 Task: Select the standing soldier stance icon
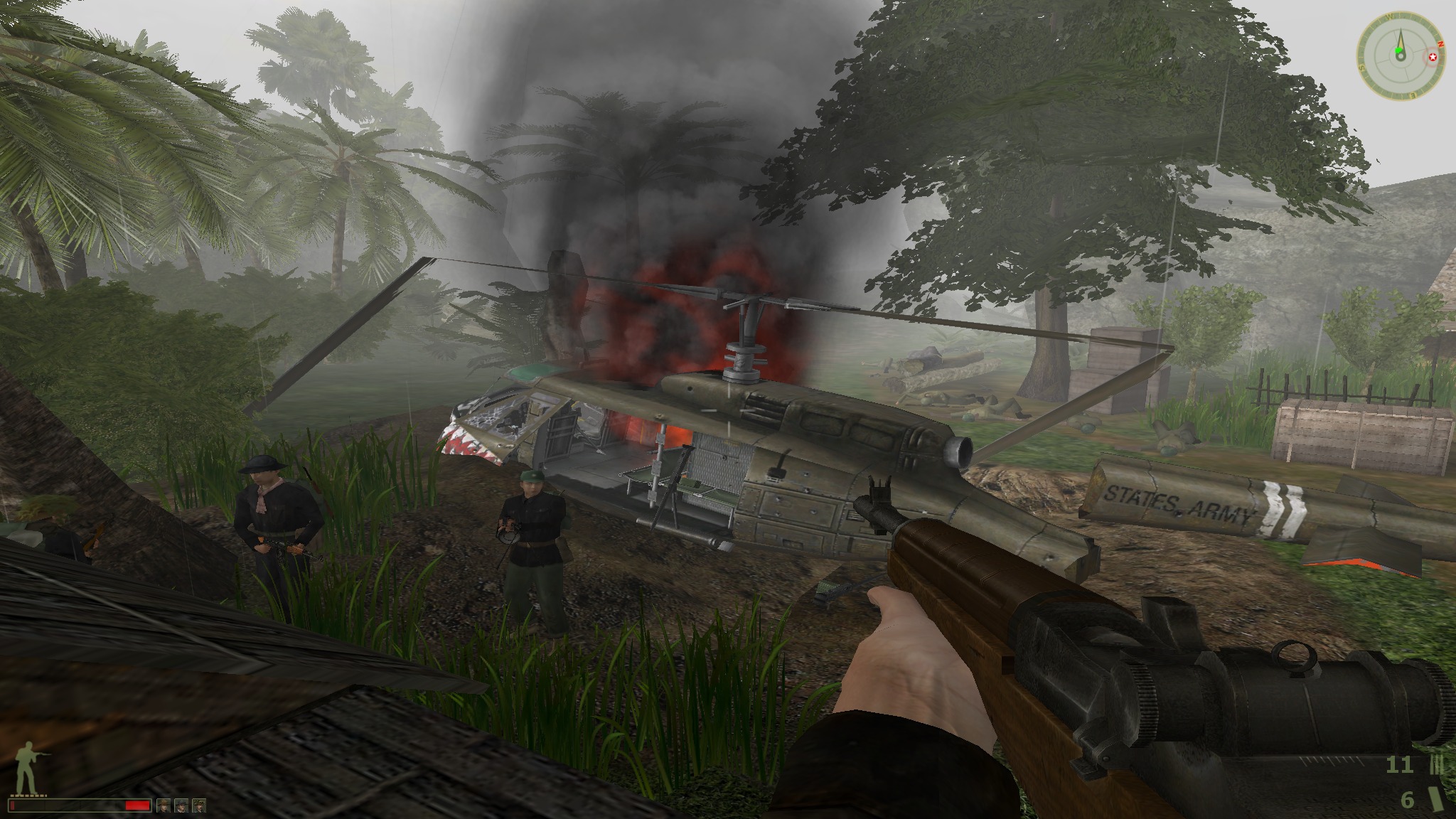coord(26,764)
